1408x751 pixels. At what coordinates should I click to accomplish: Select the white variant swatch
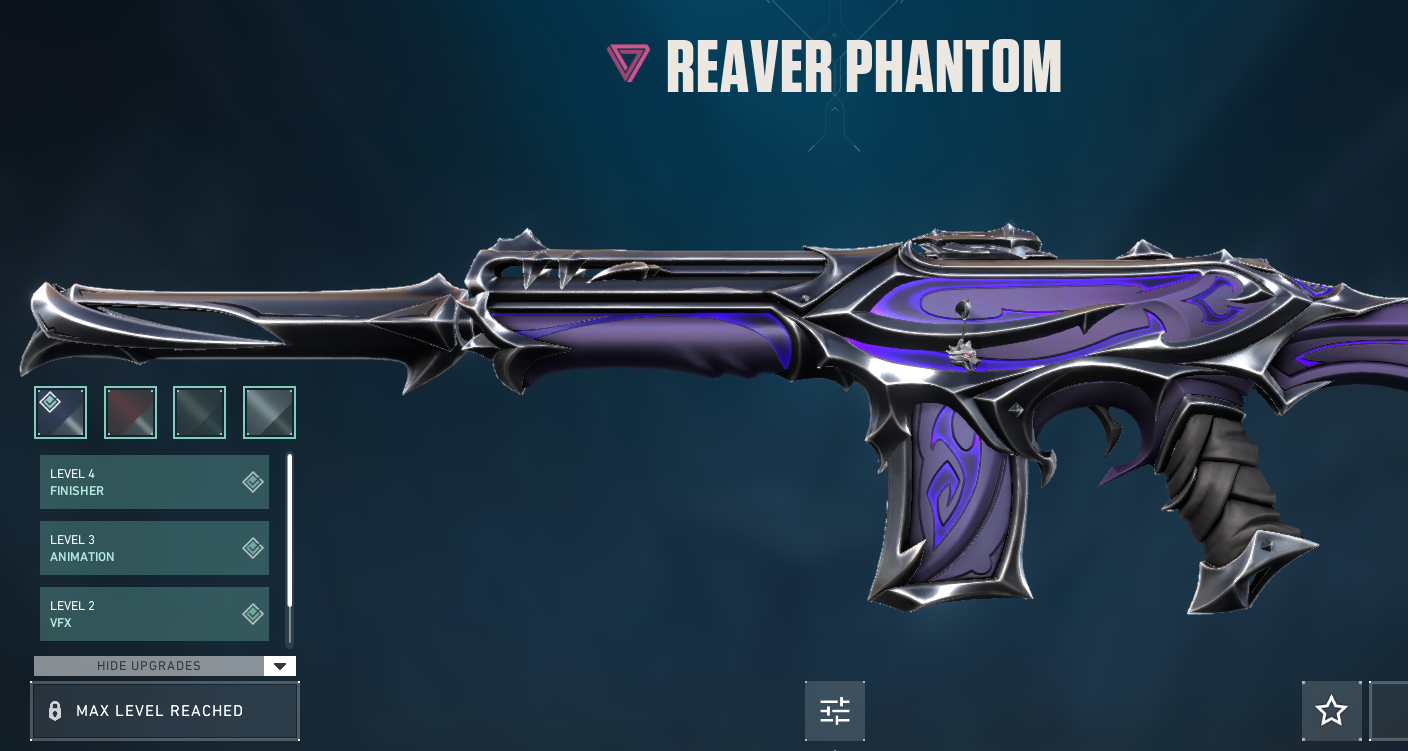269,412
